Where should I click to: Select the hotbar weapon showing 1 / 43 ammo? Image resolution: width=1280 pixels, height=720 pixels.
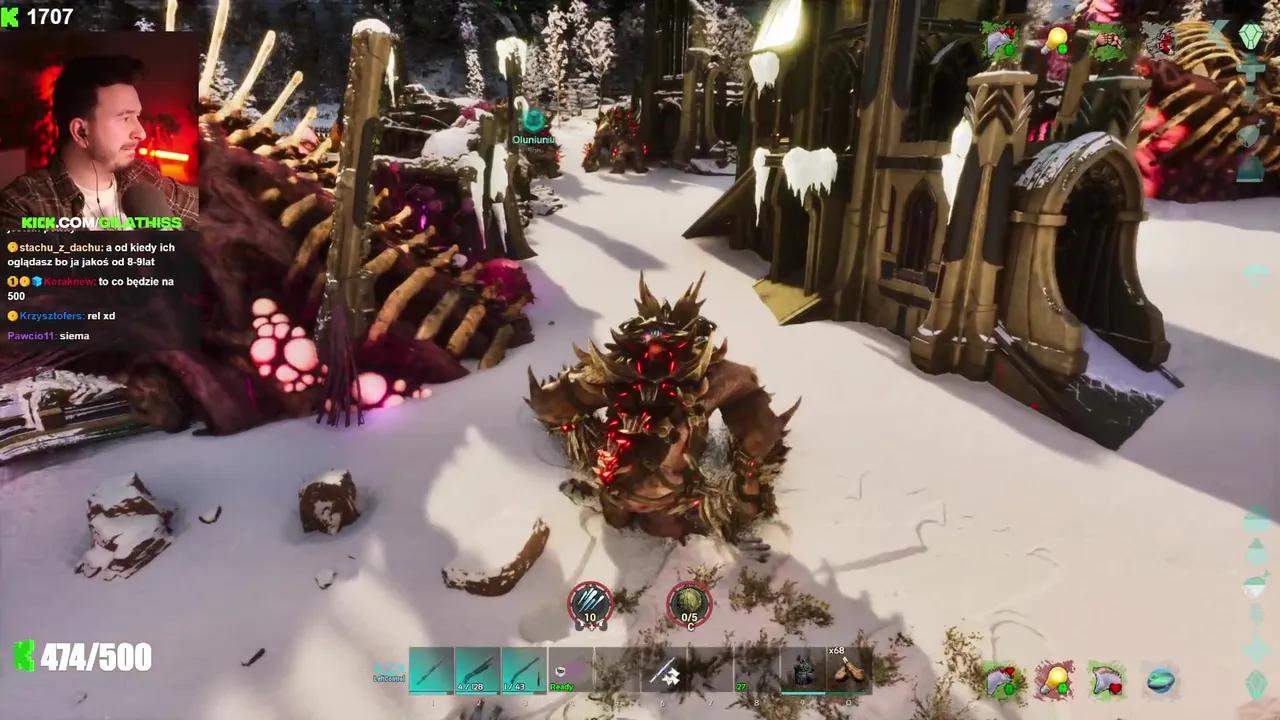(523, 669)
